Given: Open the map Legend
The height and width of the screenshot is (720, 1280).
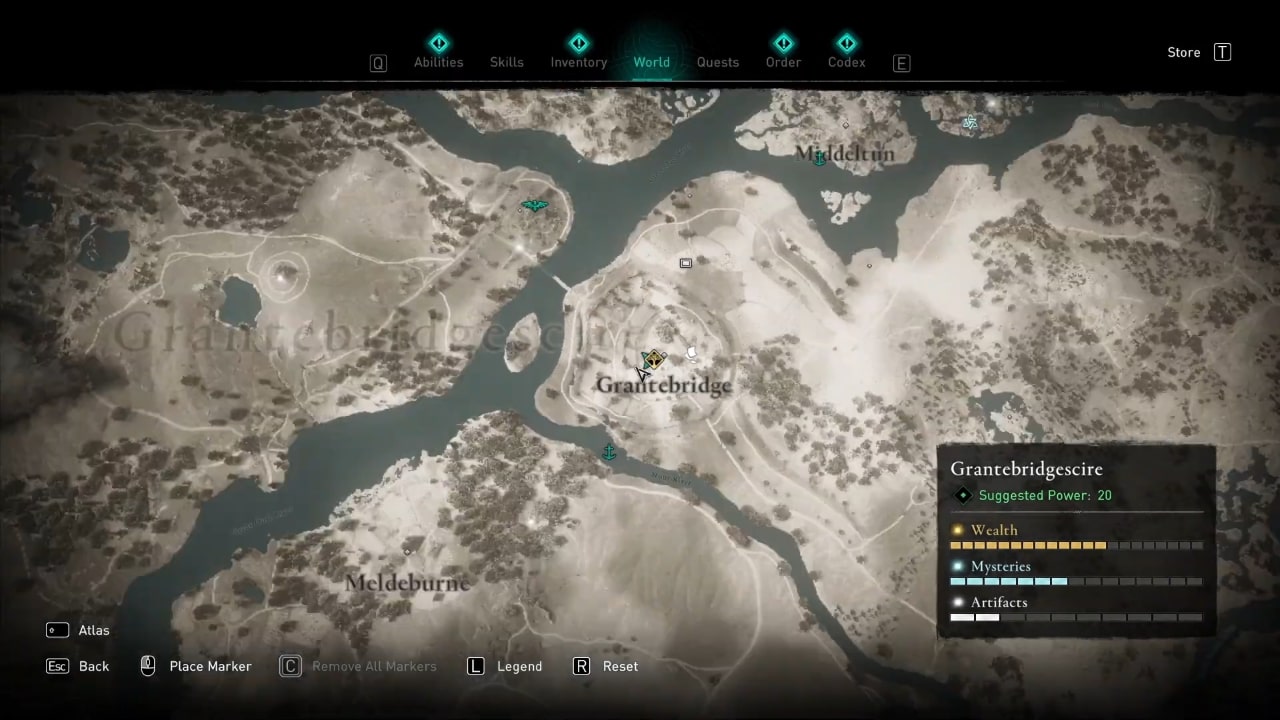Looking at the screenshot, I should click(x=505, y=666).
